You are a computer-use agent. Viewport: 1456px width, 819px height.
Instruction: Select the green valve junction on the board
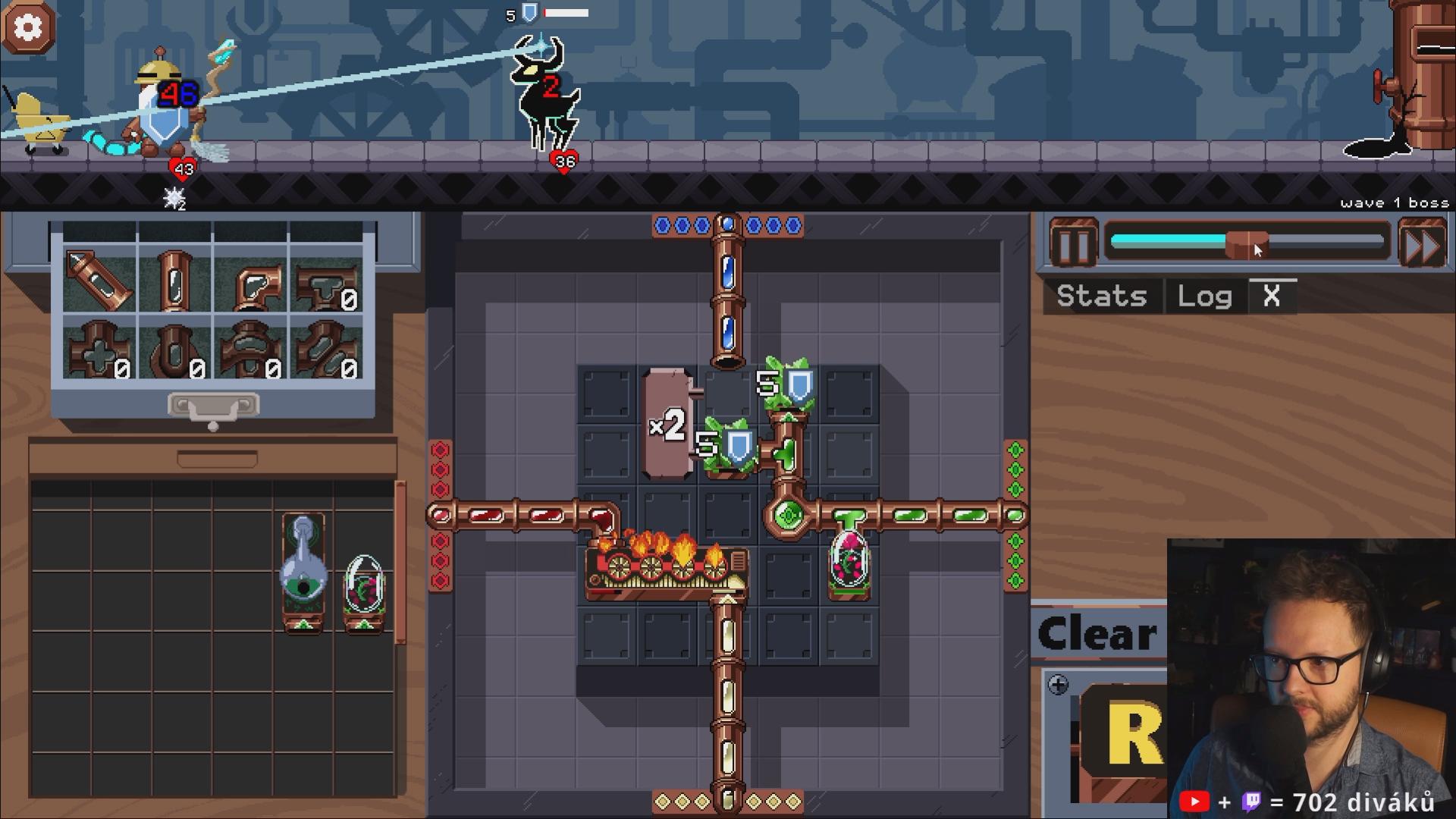788,516
